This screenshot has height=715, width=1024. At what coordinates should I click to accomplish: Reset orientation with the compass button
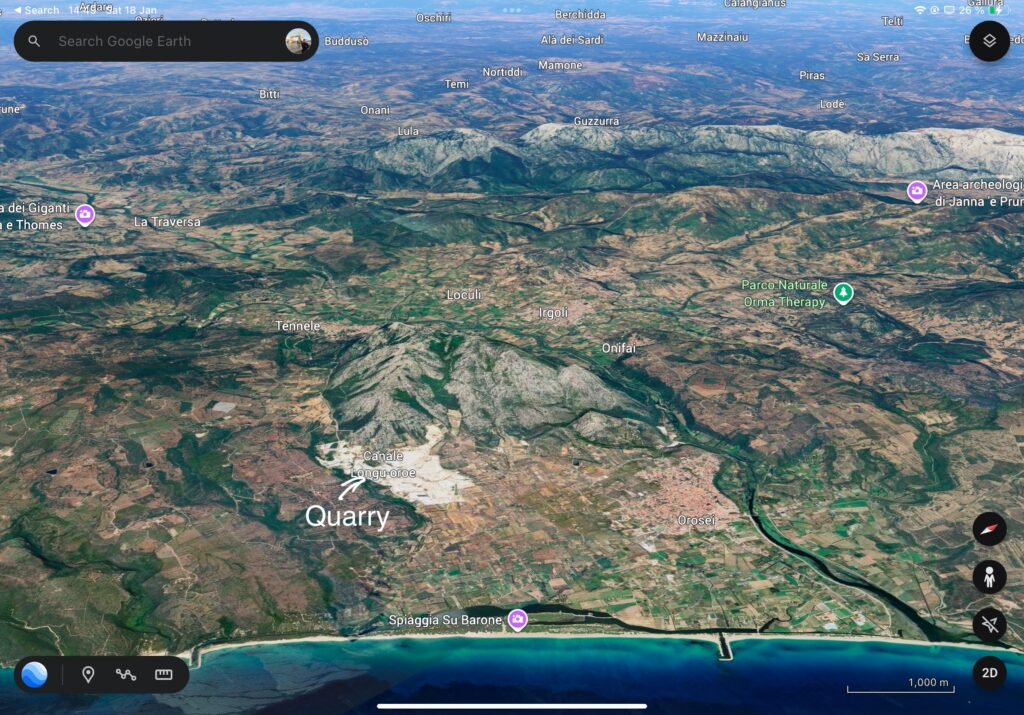coord(989,529)
